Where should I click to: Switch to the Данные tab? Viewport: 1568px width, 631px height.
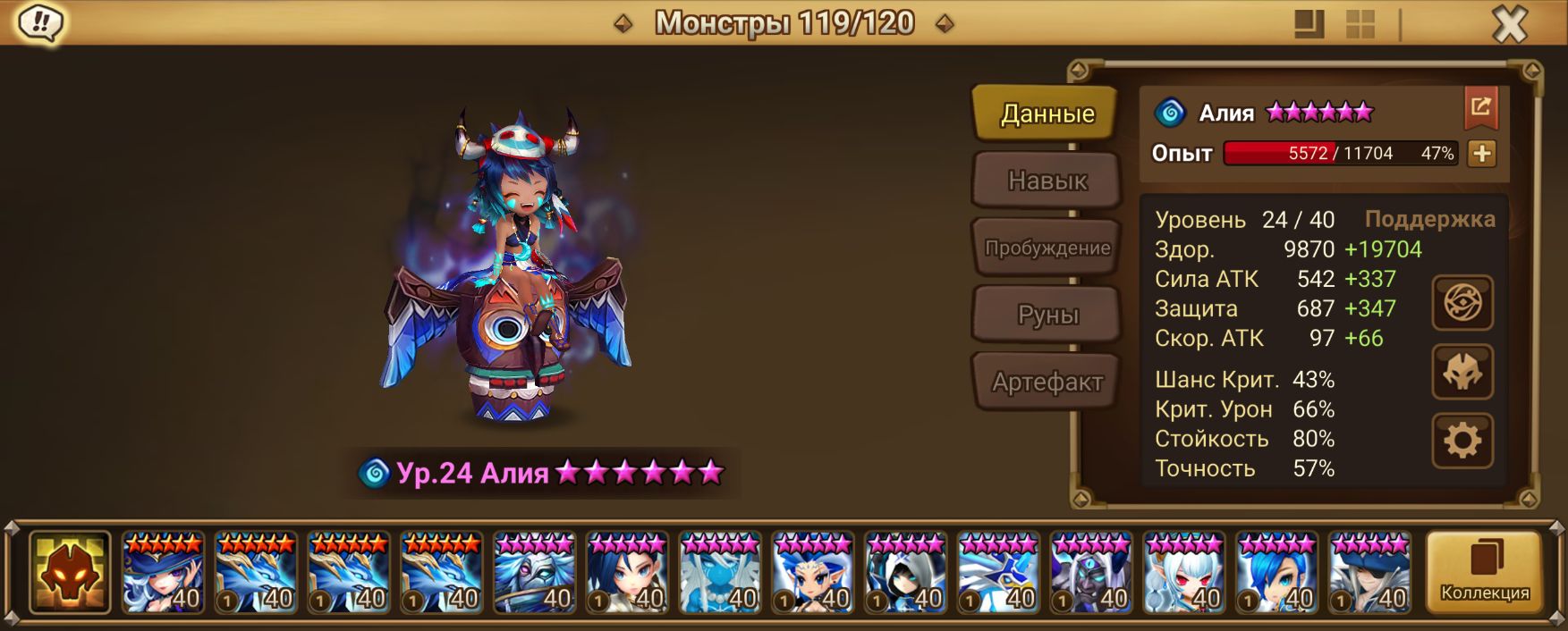click(x=1046, y=114)
